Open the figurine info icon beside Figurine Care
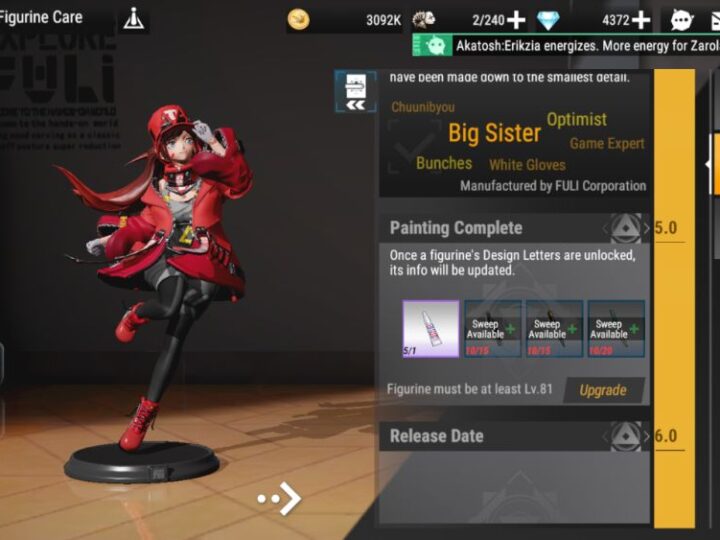The height and width of the screenshot is (540, 720). (x=133, y=19)
